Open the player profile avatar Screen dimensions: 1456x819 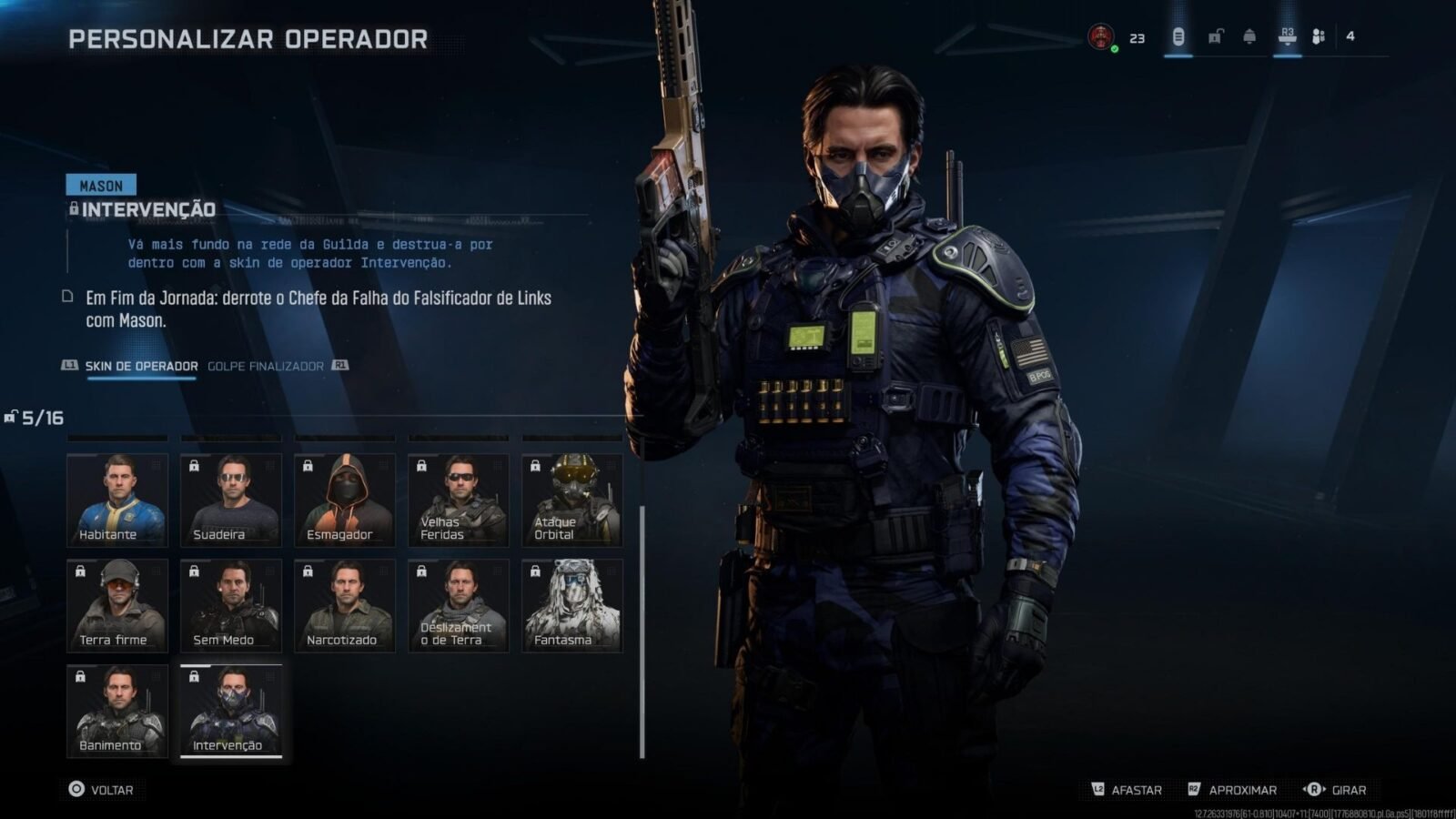tap(1101, 37)
